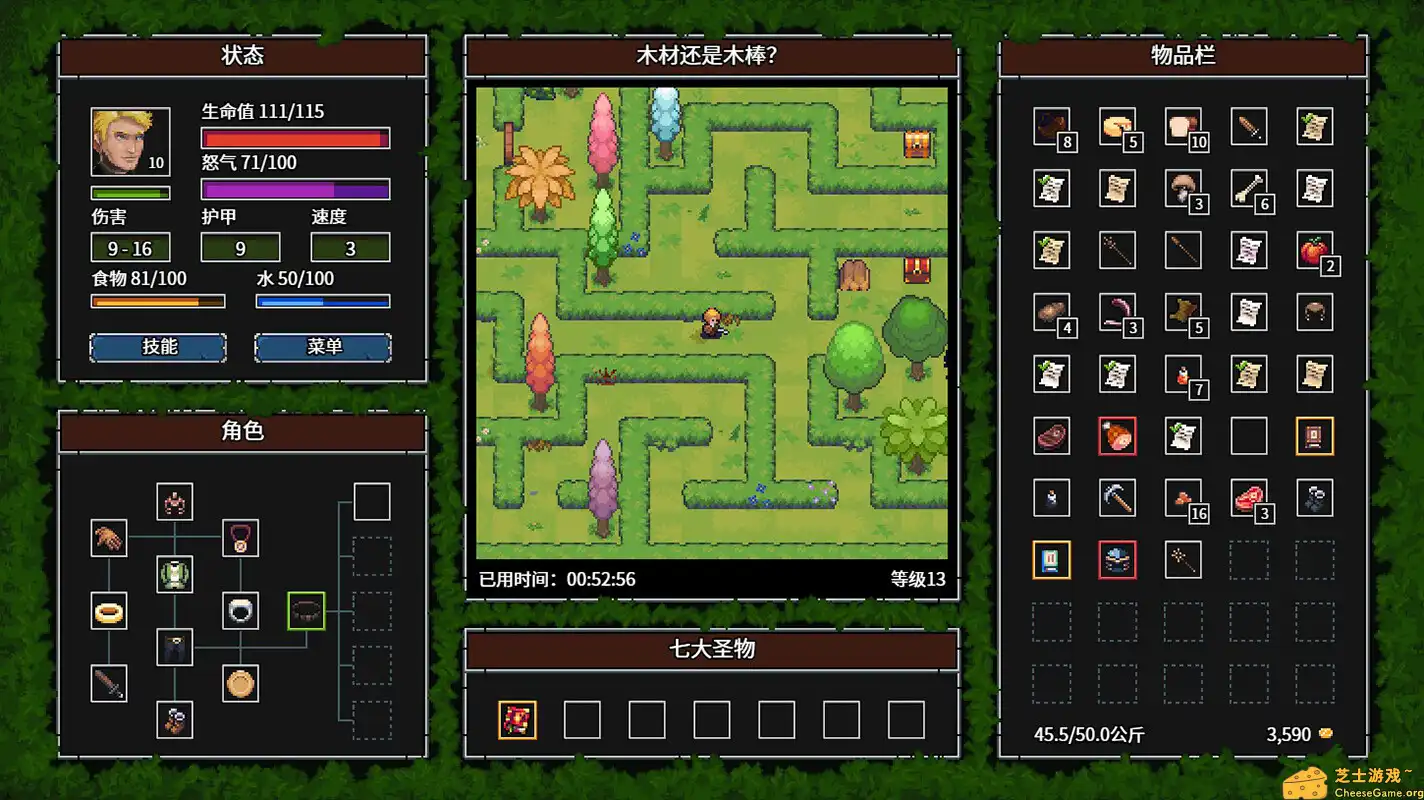The height and width of the screenshot is (800, 1424).
Task: Select the mushroom item with quantity 3
Action: (x=1183, y=189)
